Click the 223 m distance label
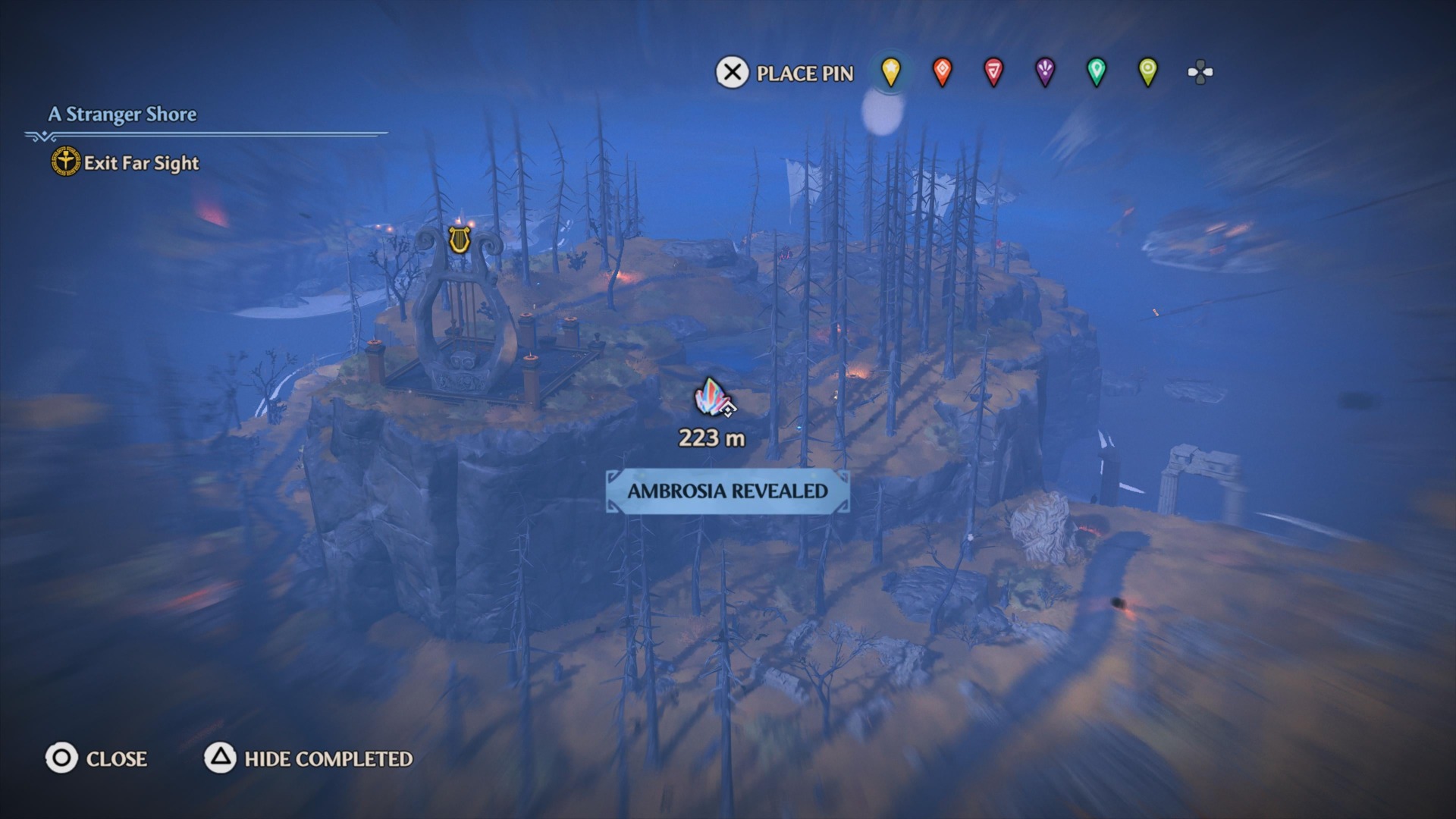The width and height of the screenshot is (1456, 819). pyautogui.click(x=711, y=438)
